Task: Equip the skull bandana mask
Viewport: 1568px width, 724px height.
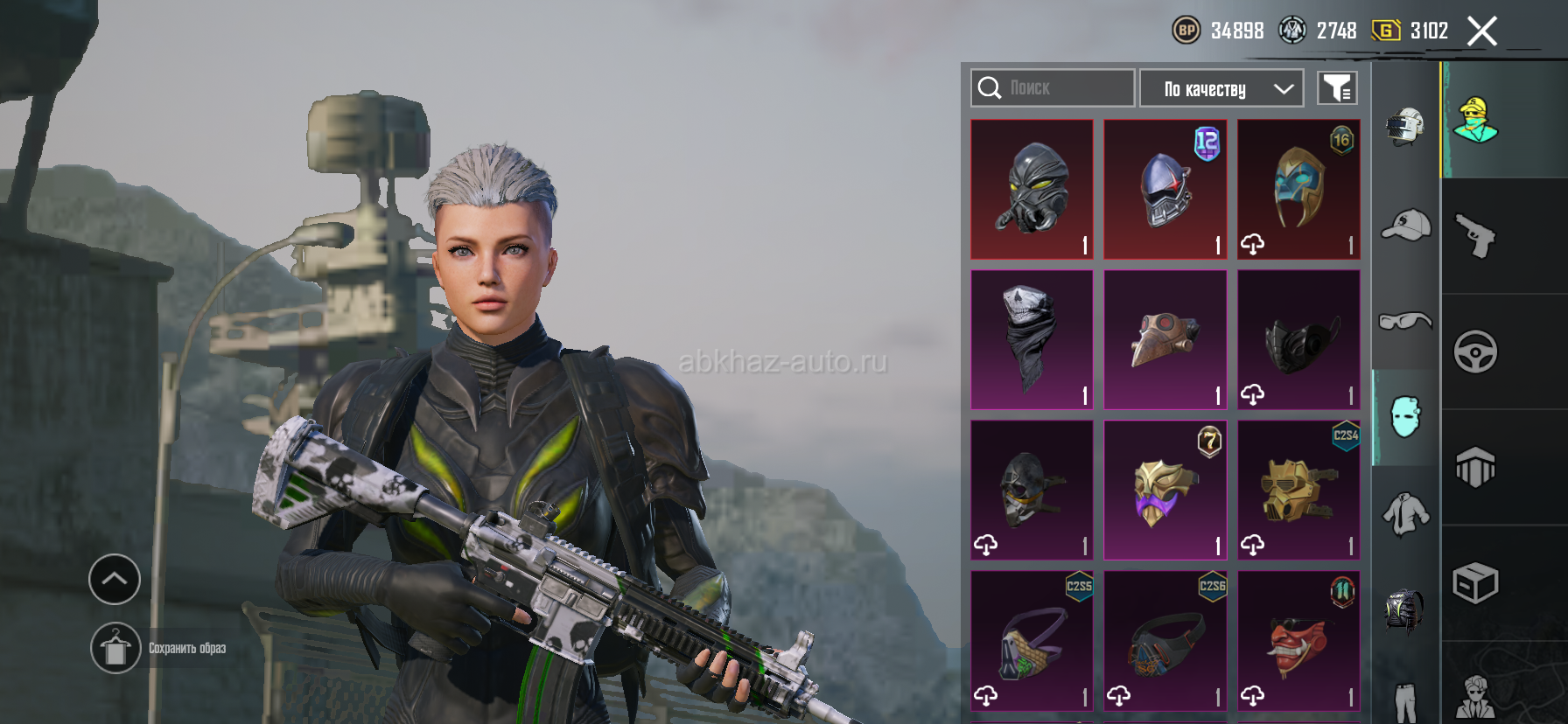Action: (x=1032, y=339)
